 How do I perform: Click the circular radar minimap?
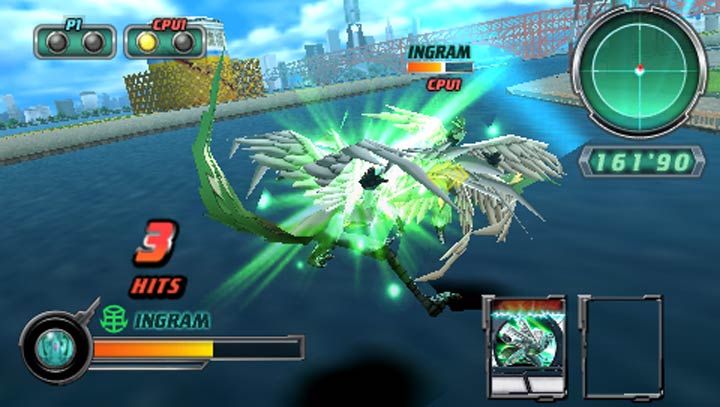tap(638, 68)
